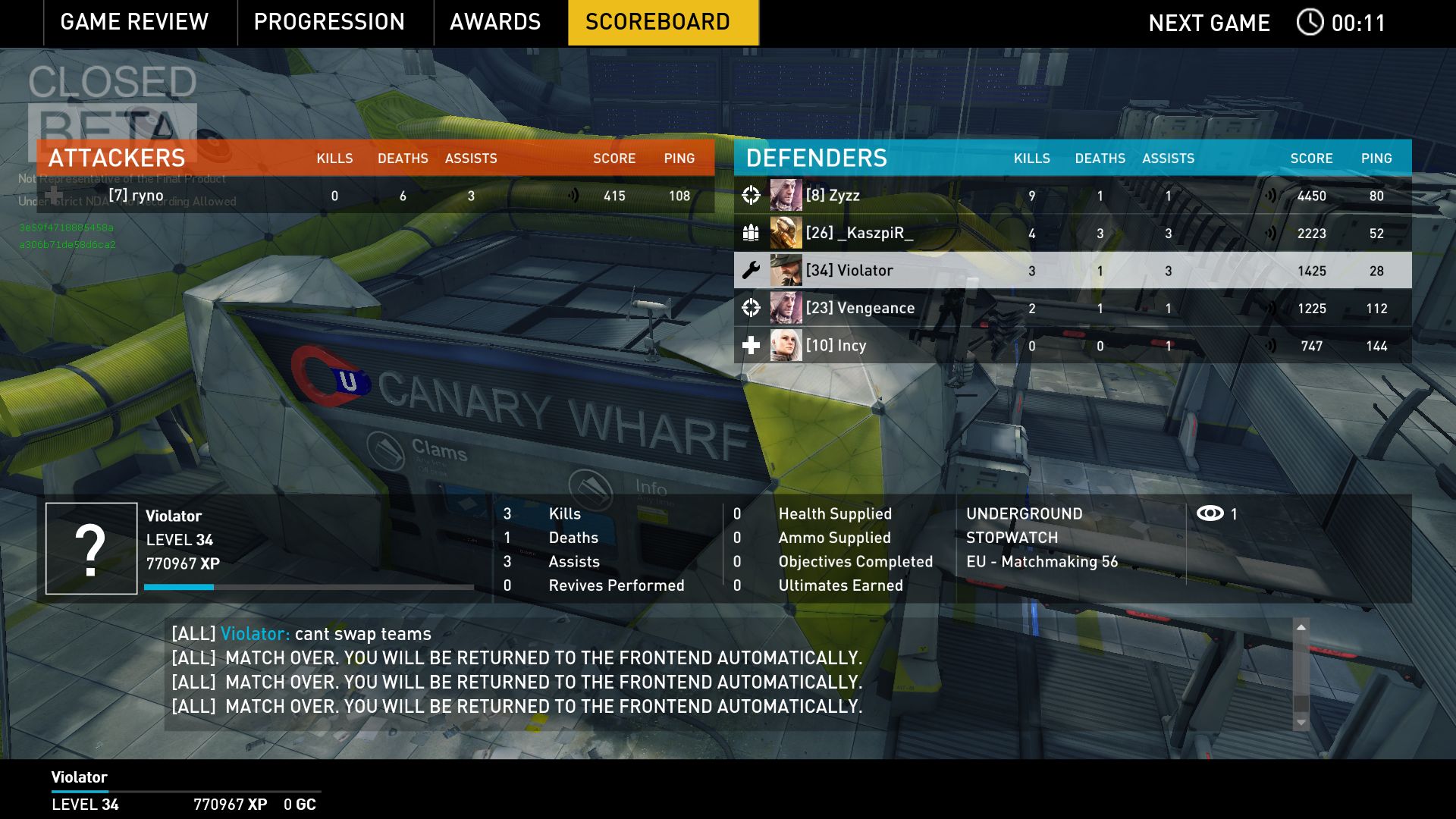1456x819 pixels.
Task: Show the Awards tab
Action: pos(495,22)
